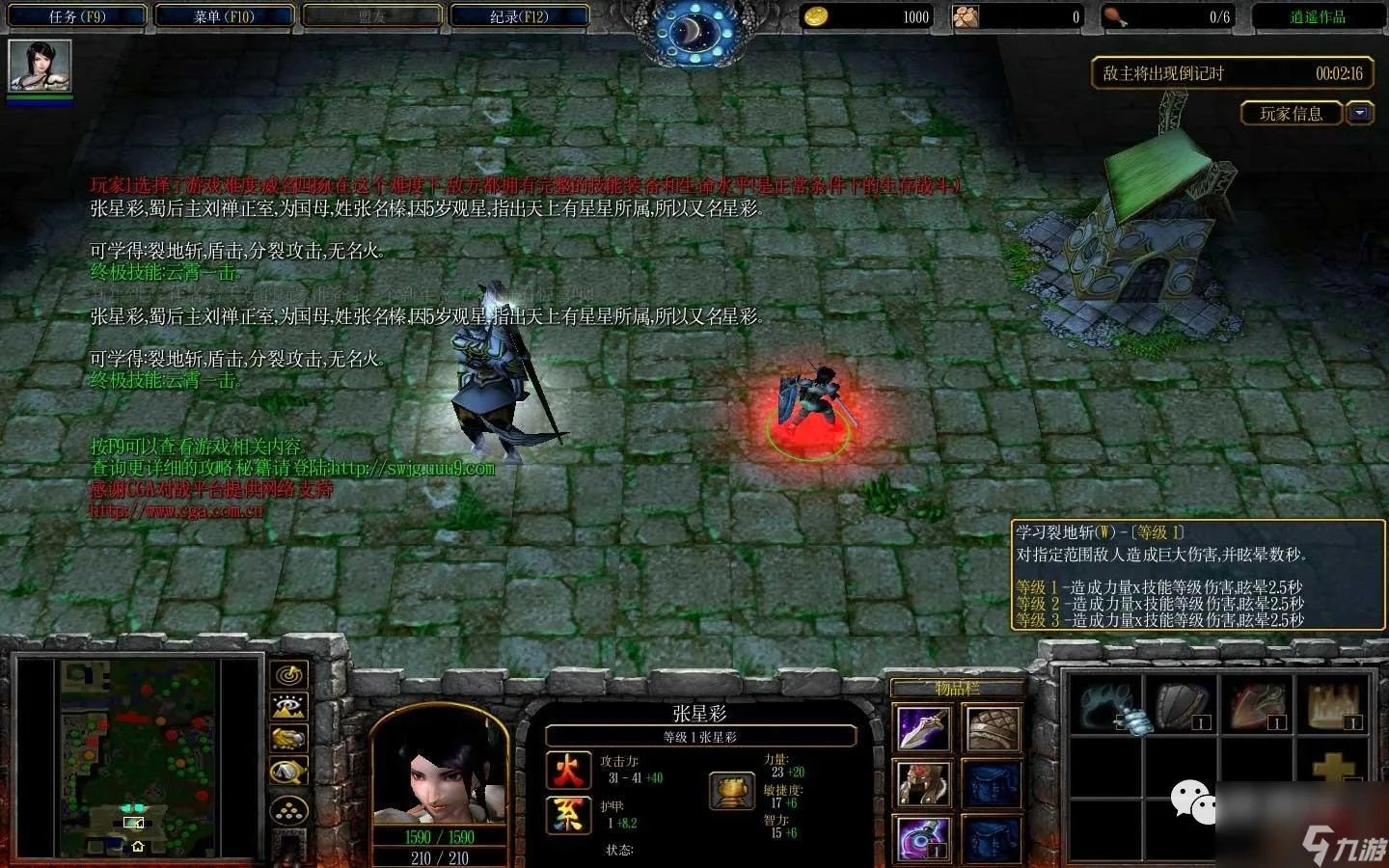The image size is (1389, 868).
Task: Use the purple orb inventory item
Action: (x=924, y=837)
